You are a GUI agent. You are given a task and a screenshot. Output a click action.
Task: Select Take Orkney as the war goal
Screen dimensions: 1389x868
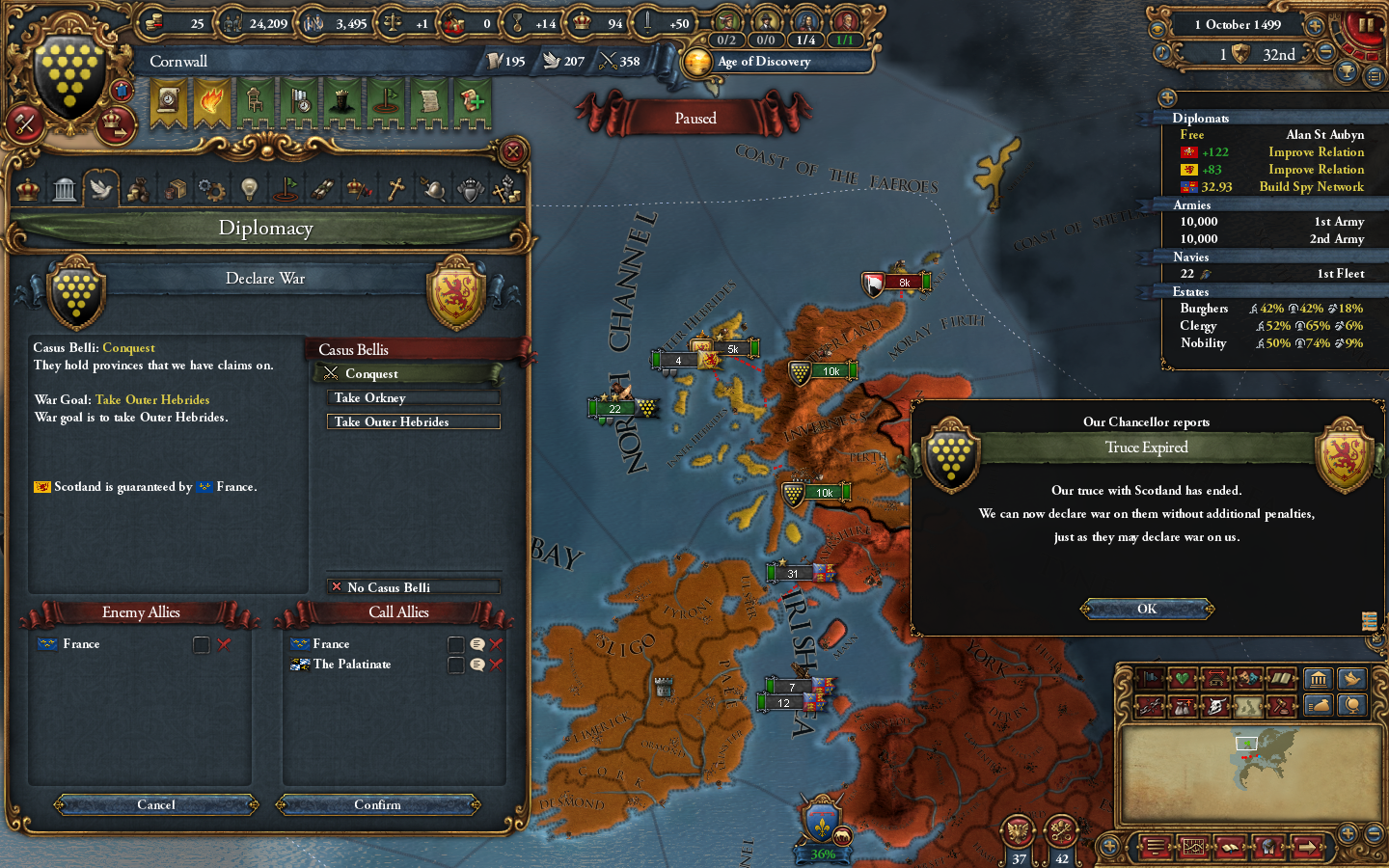pos(413,397)
